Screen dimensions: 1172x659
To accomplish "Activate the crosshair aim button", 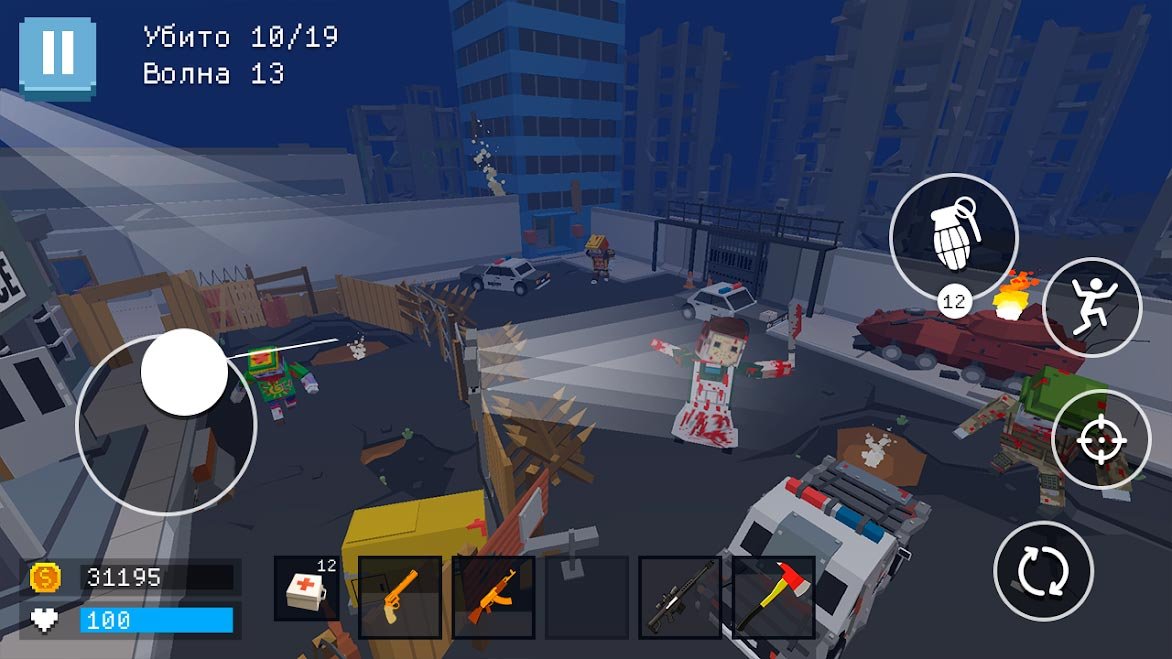I will click(1101, 440).
